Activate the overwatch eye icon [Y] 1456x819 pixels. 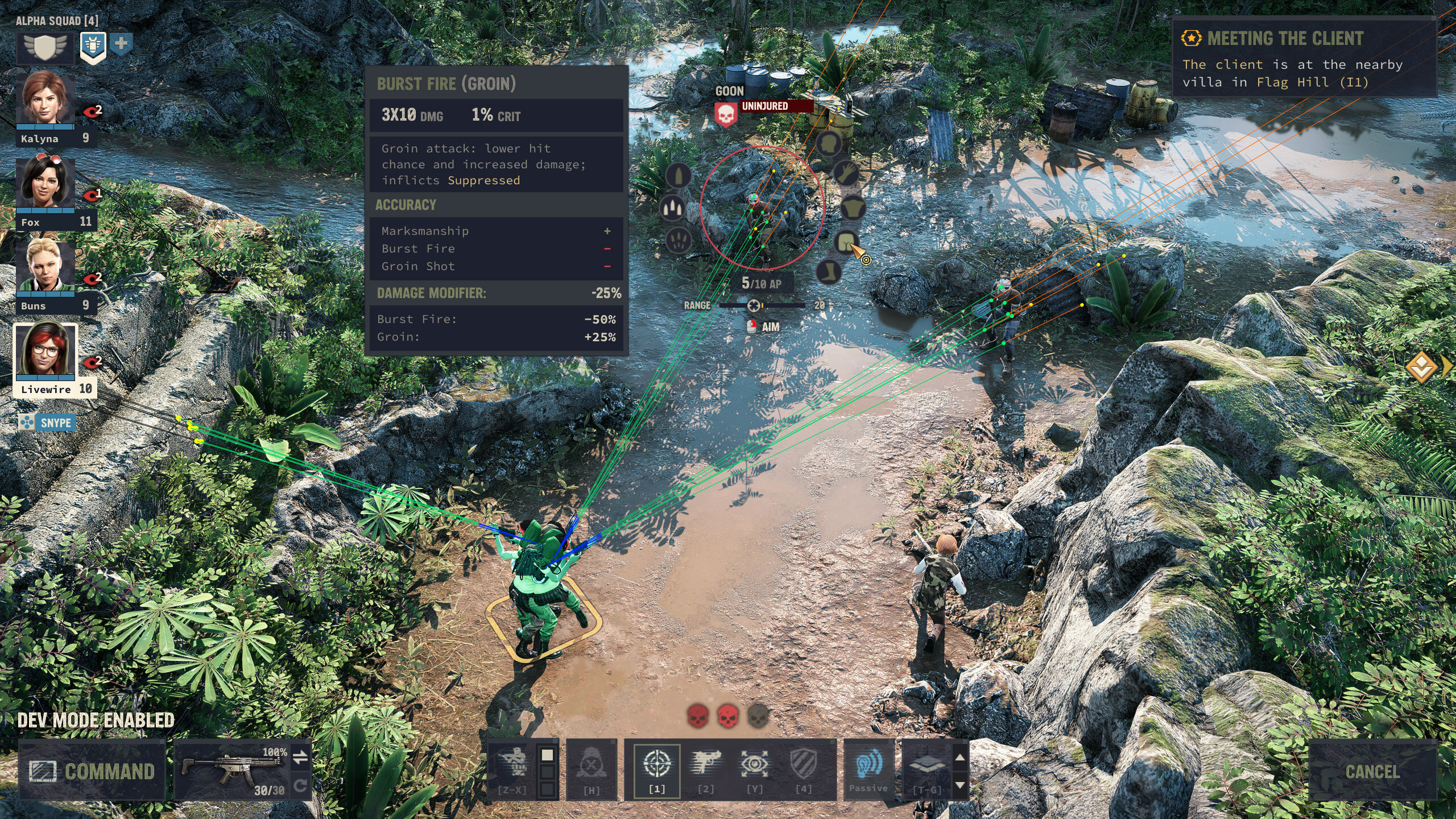pos(755,763)
